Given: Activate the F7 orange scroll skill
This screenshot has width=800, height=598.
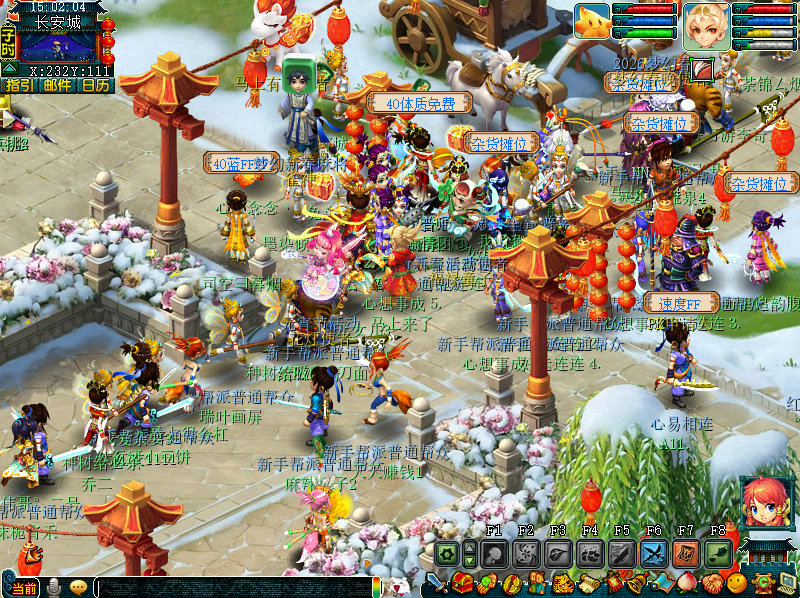Looking at the screenshot, I should click(x=686, y=553).
